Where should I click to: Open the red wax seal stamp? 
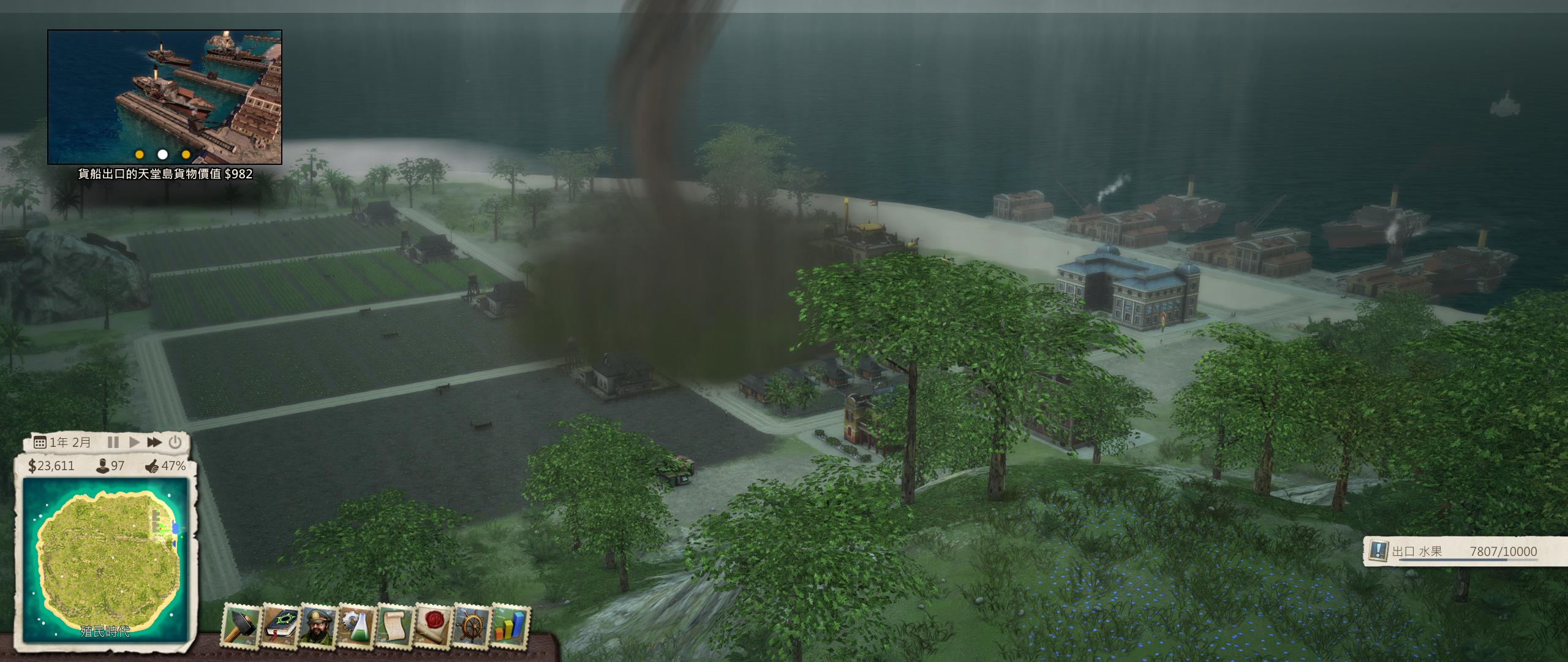[432, 625]
